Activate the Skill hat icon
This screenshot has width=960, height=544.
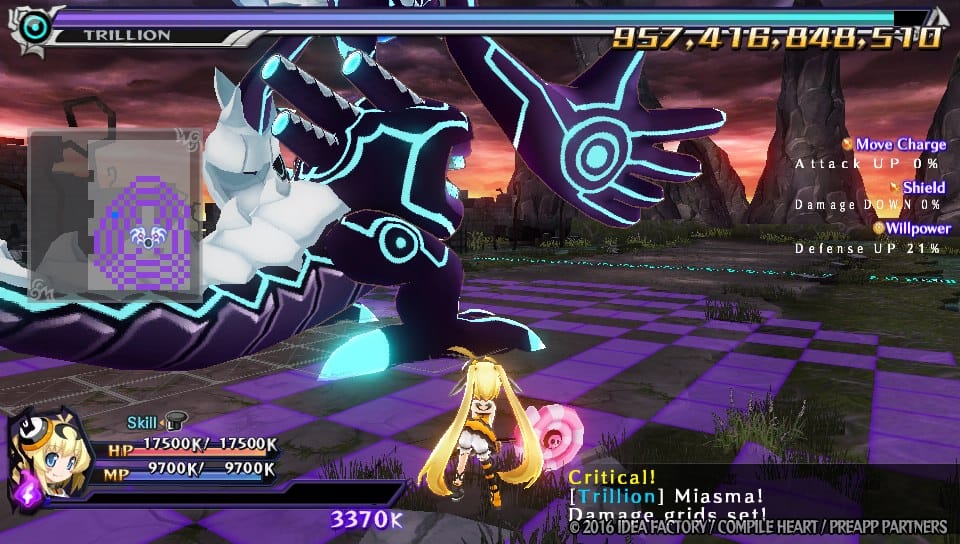[x=175, y=423]
